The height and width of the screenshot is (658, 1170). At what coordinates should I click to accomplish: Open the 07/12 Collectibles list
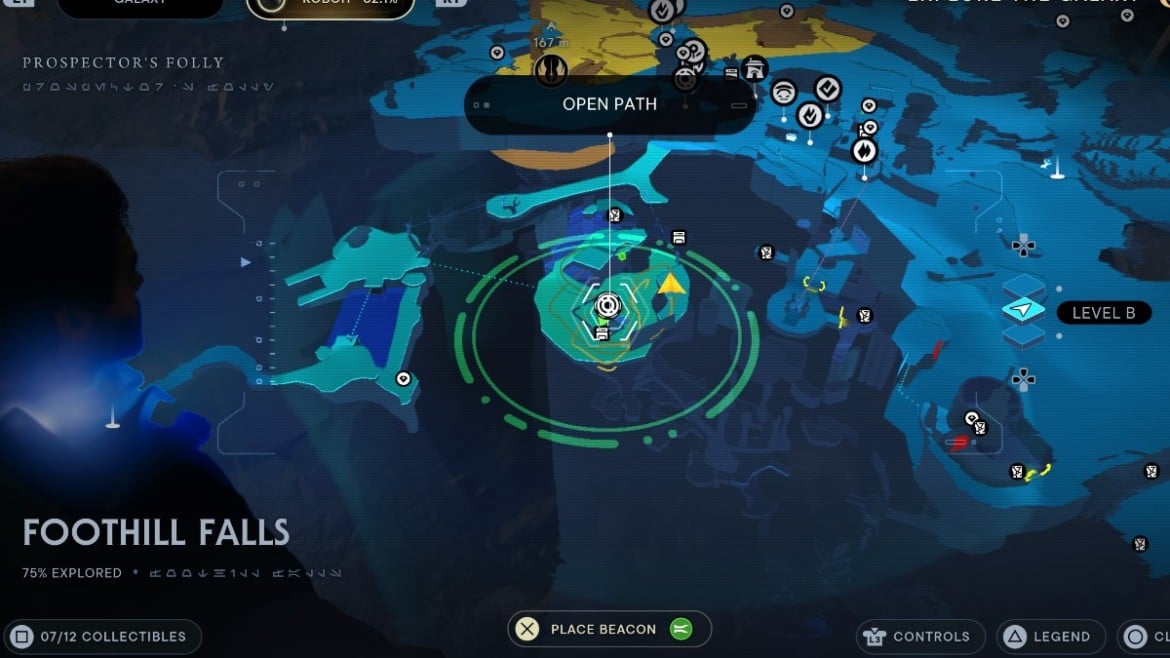(101, 636)
